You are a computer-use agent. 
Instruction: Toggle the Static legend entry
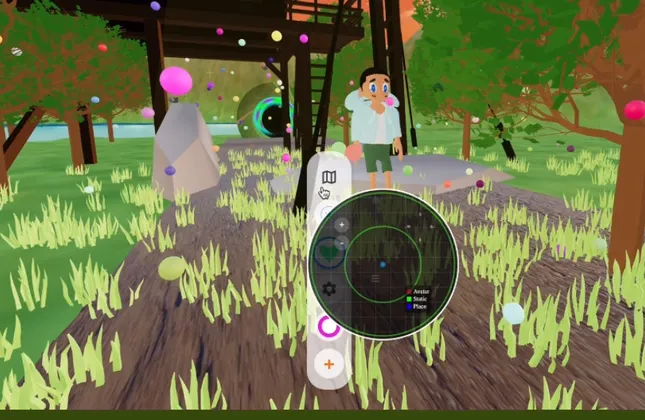(x=420, y=297)
